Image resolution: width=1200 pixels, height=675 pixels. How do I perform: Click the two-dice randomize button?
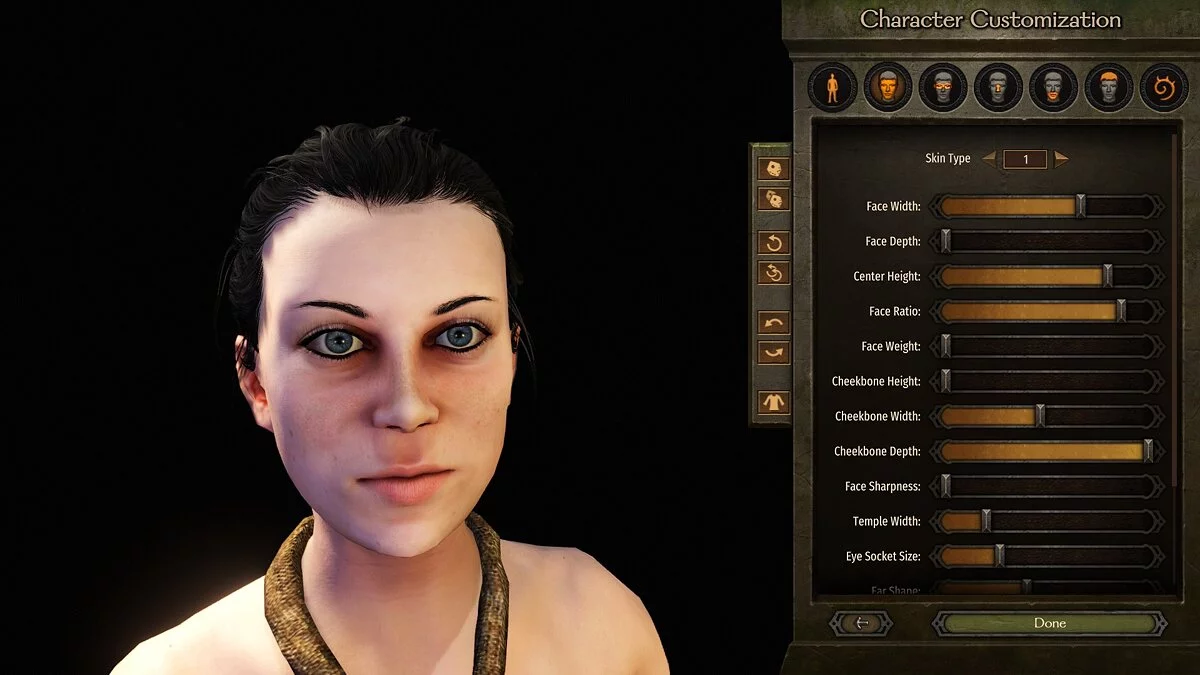(774, 199)
